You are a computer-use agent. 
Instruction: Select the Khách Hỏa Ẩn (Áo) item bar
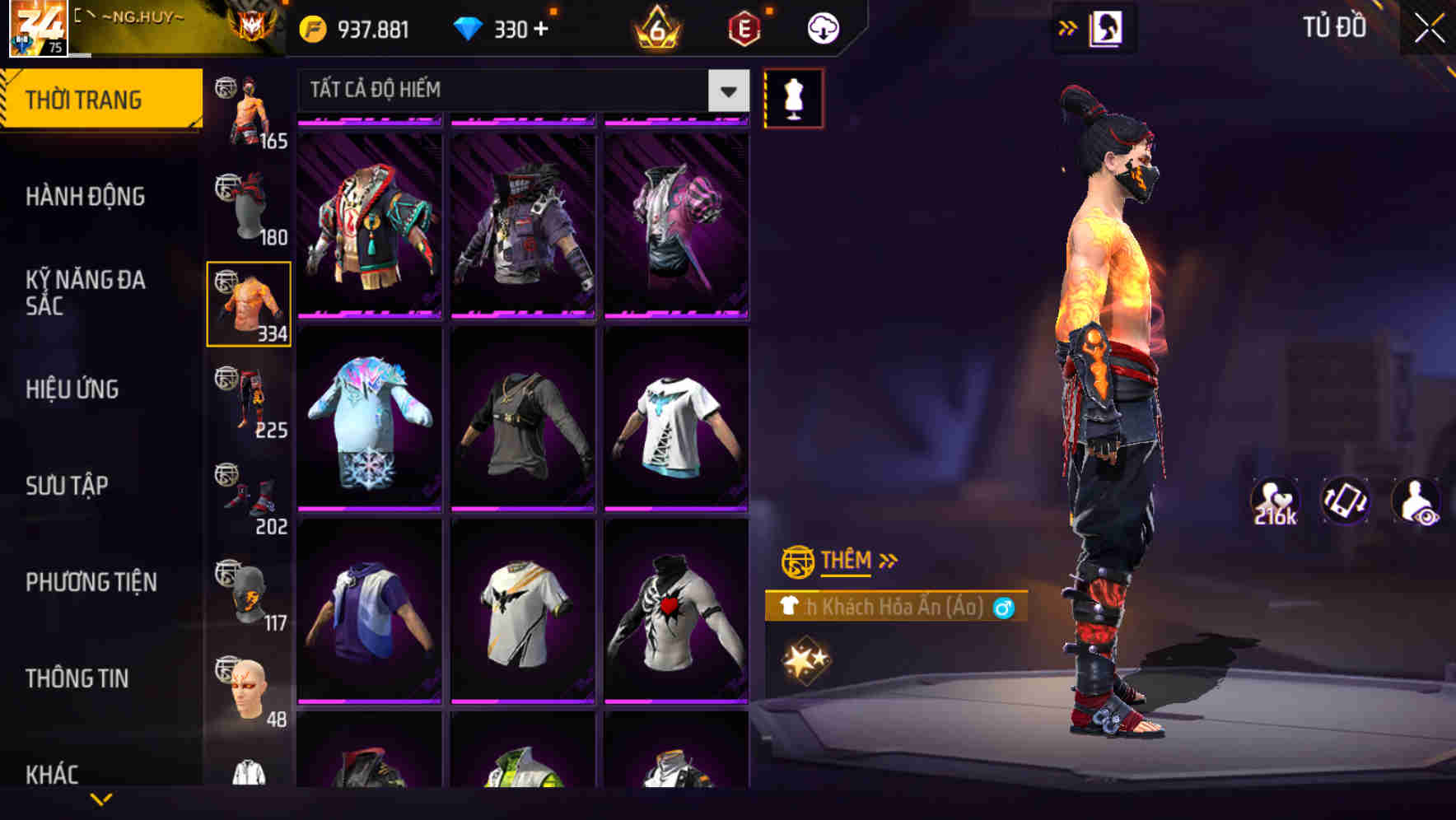[894, 607]
